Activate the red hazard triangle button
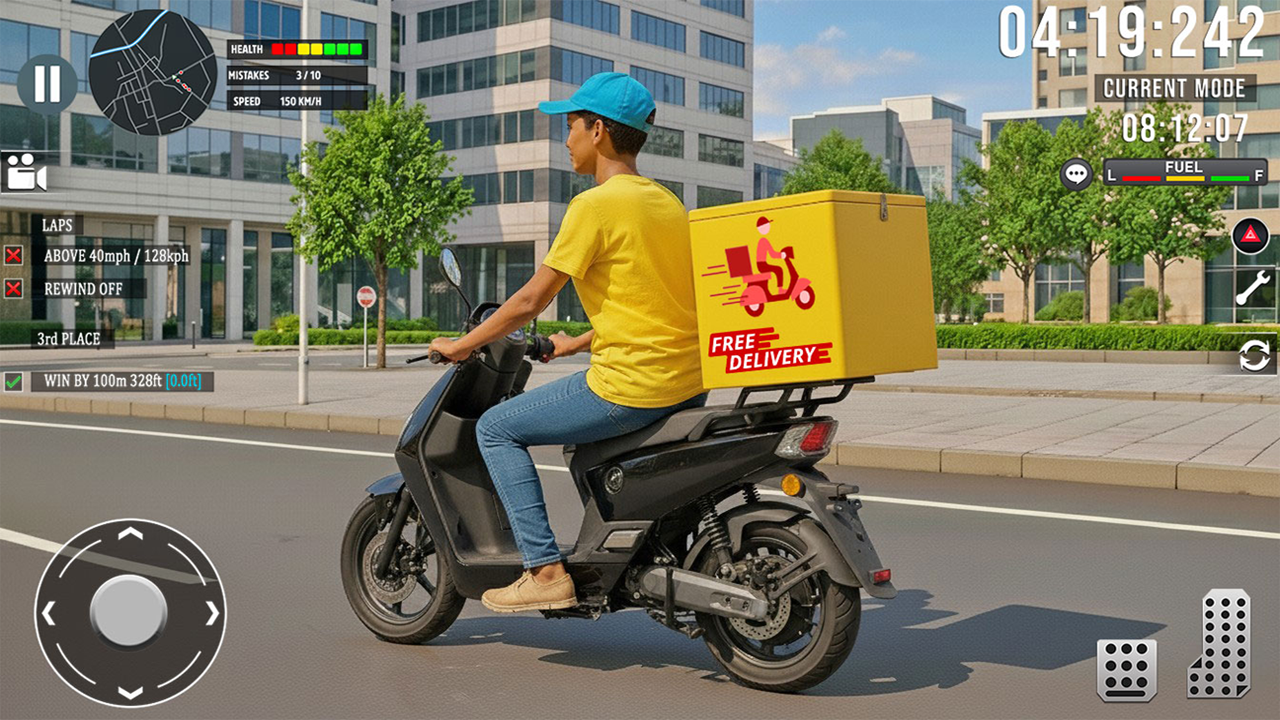1280x720 pixels. point(1250,236)
